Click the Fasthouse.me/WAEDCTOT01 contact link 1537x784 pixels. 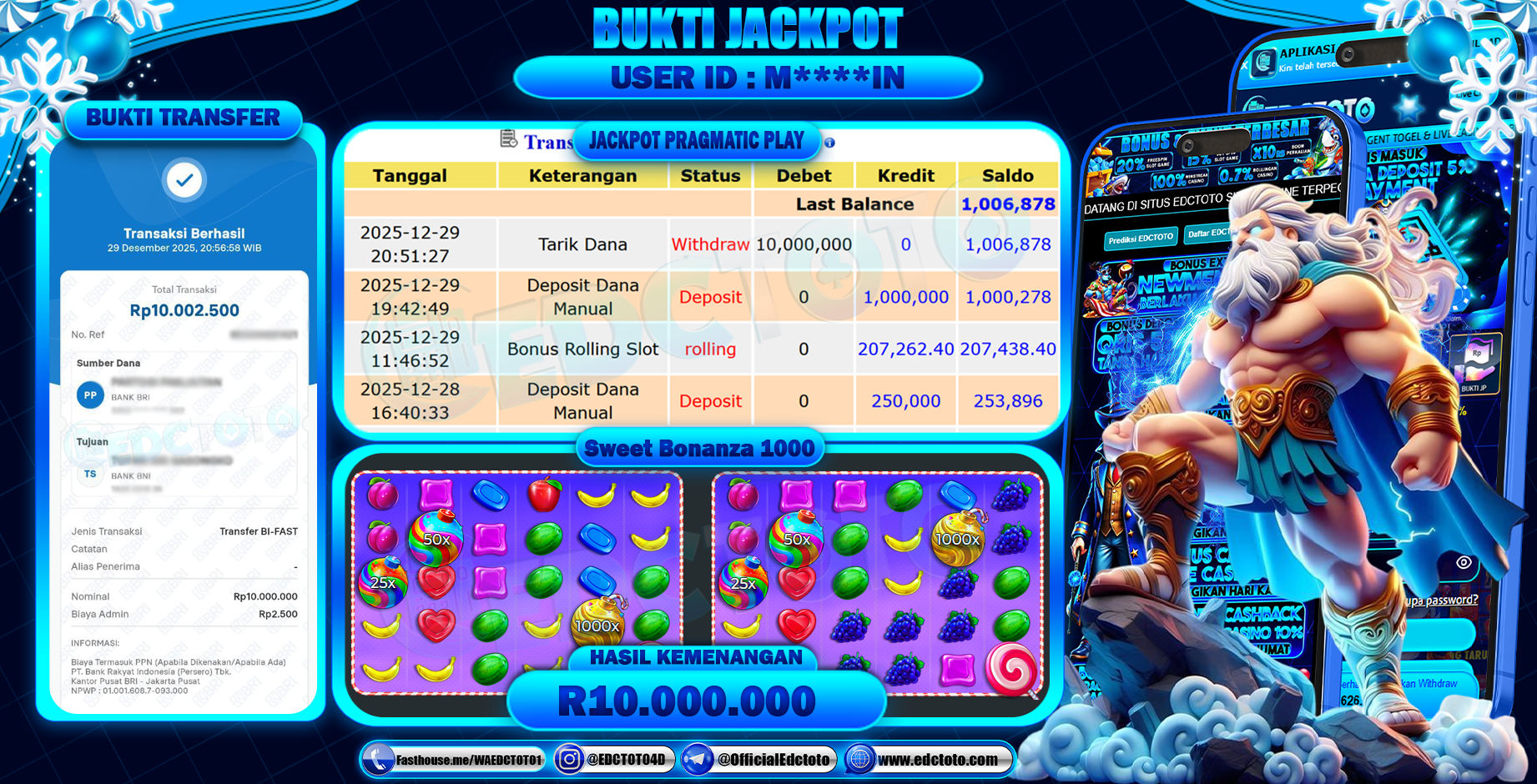(467, 760)
